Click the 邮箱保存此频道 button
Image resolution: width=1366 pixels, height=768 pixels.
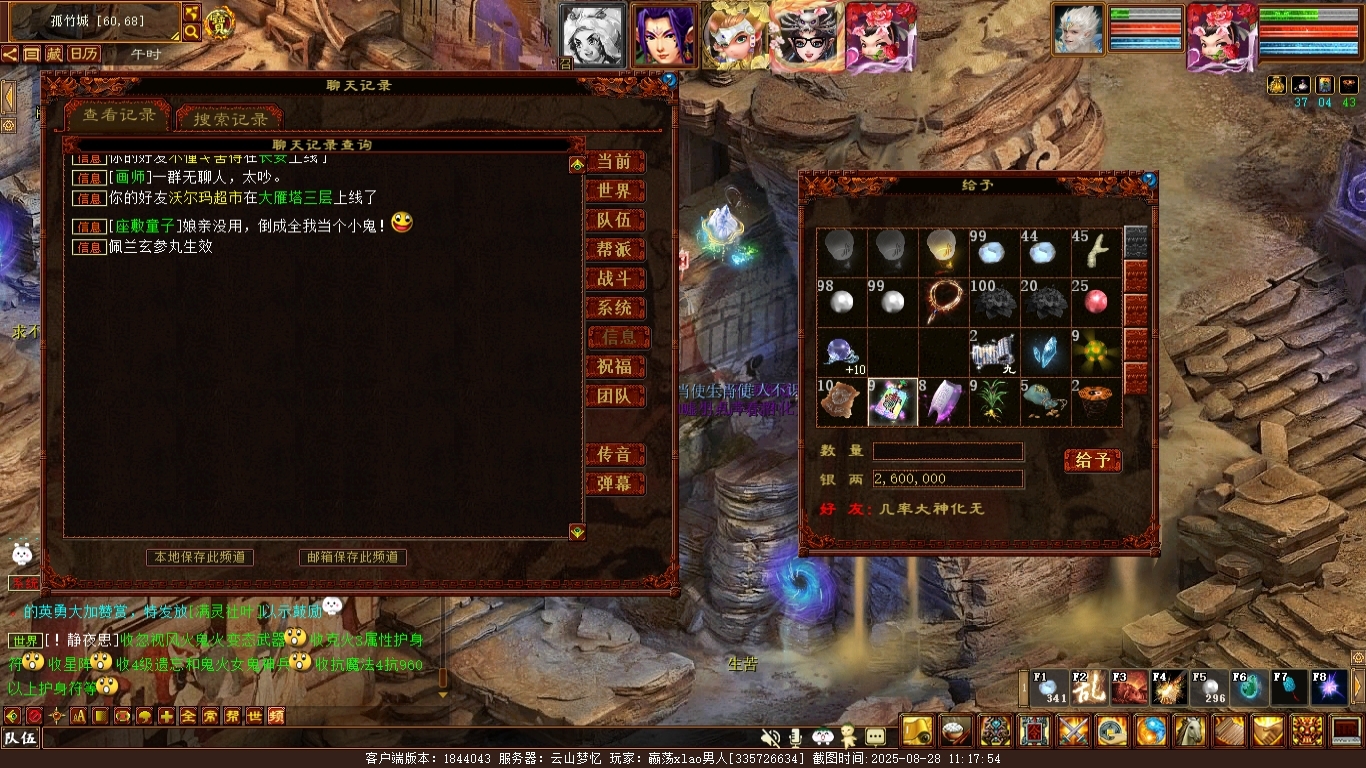353,557
